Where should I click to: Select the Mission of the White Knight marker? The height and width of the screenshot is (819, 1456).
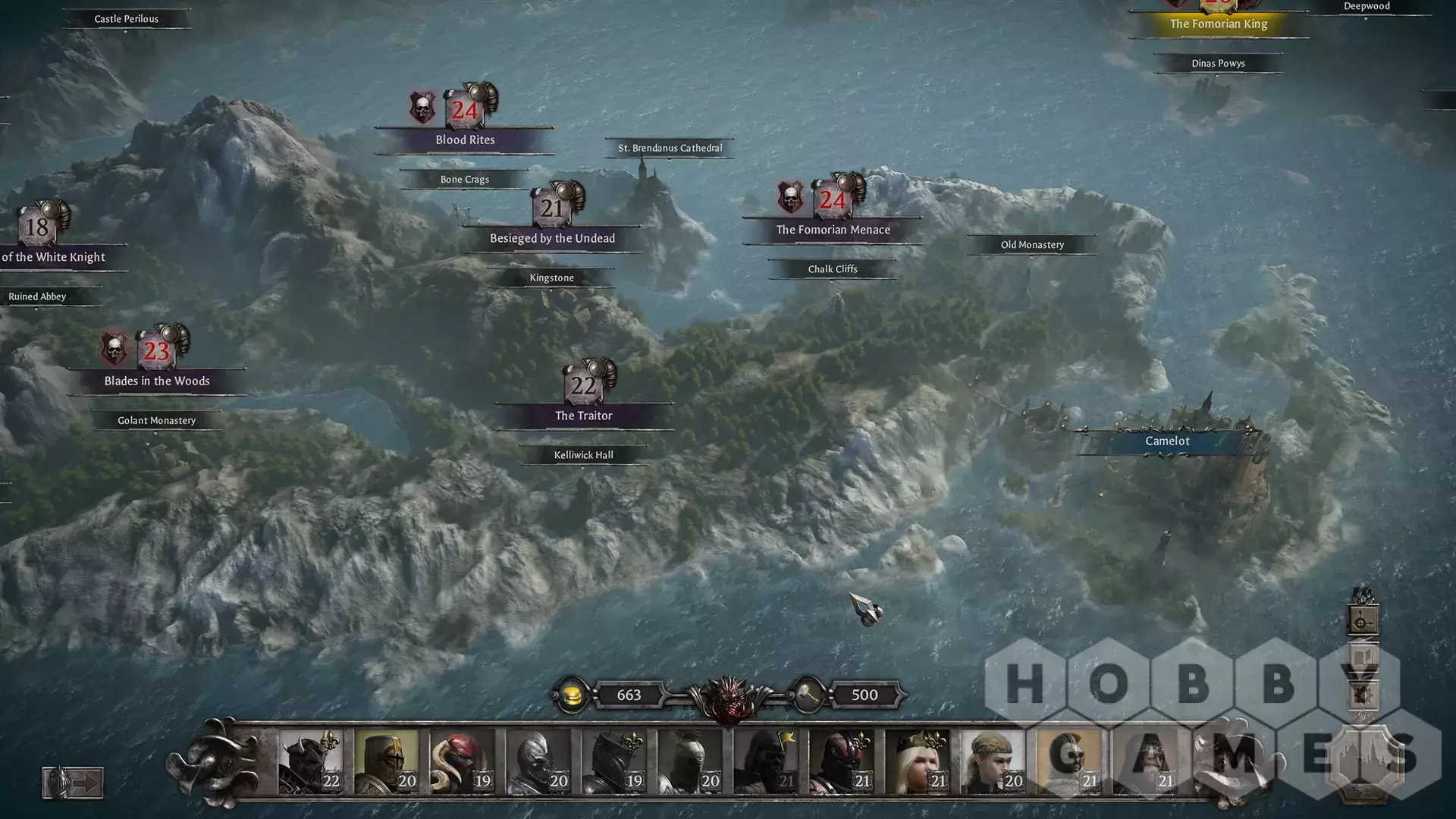coord(53,256)
